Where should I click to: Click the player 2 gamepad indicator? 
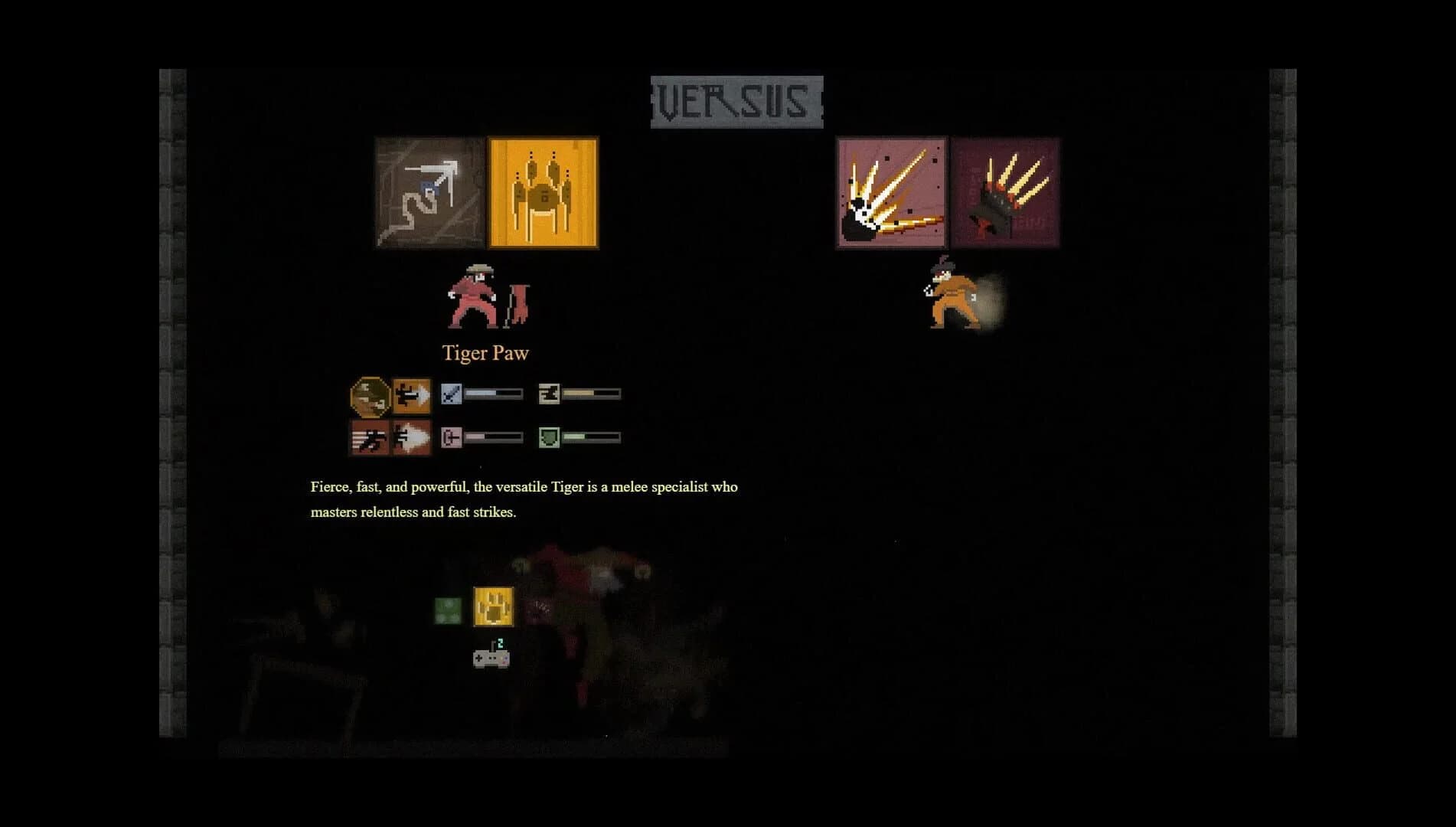tap(491, 658)
